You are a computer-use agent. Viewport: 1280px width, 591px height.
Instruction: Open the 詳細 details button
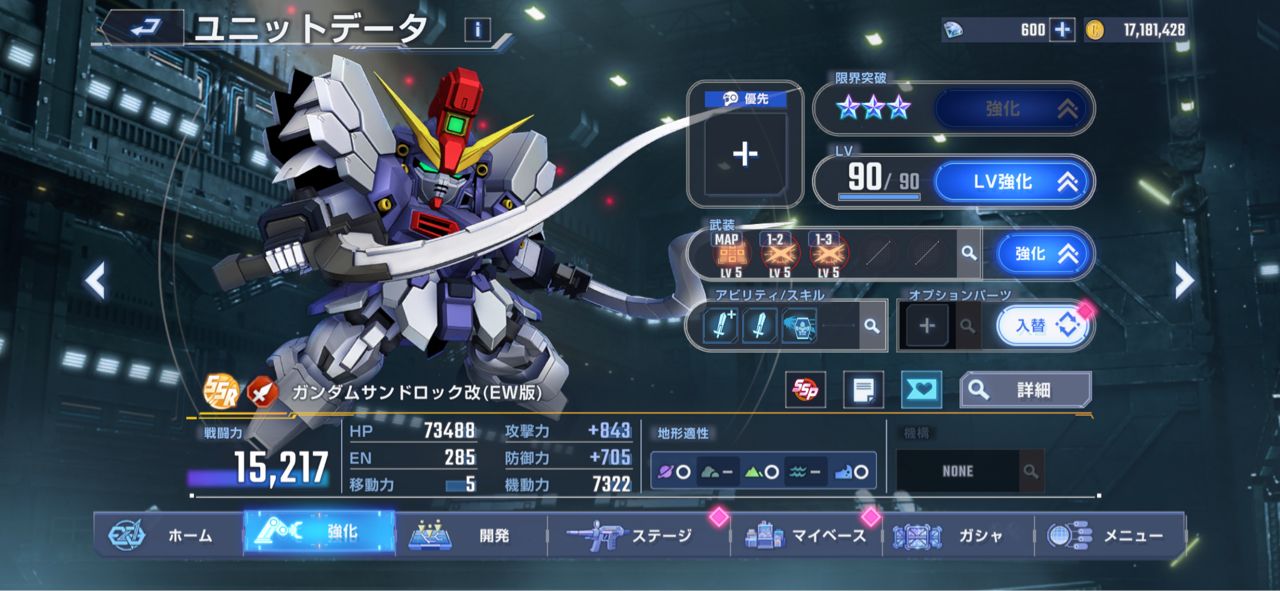[1025, 389]
